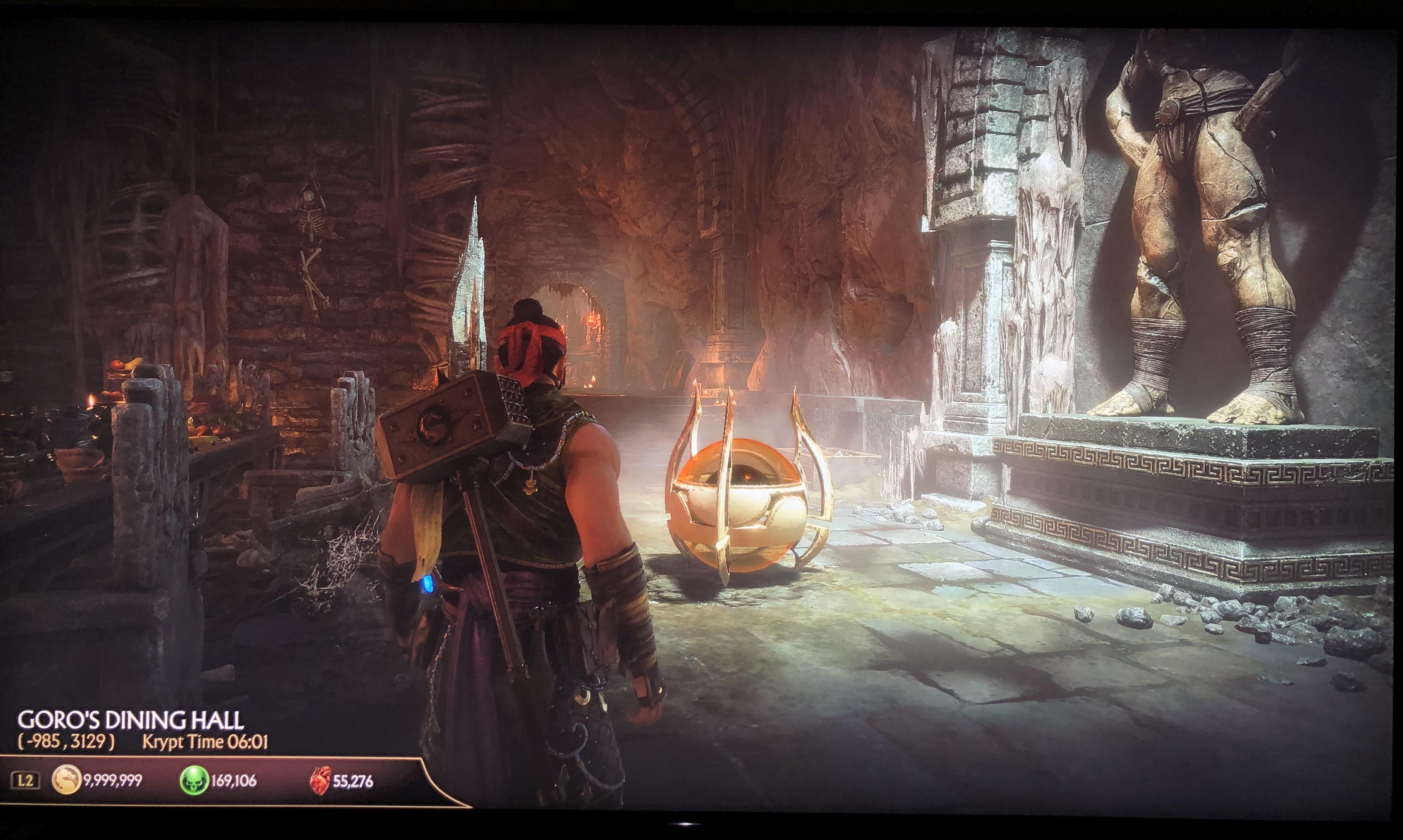Click the gold Koins dragon icon
This screenshot has width=1403, height=840.
[66, 781]
